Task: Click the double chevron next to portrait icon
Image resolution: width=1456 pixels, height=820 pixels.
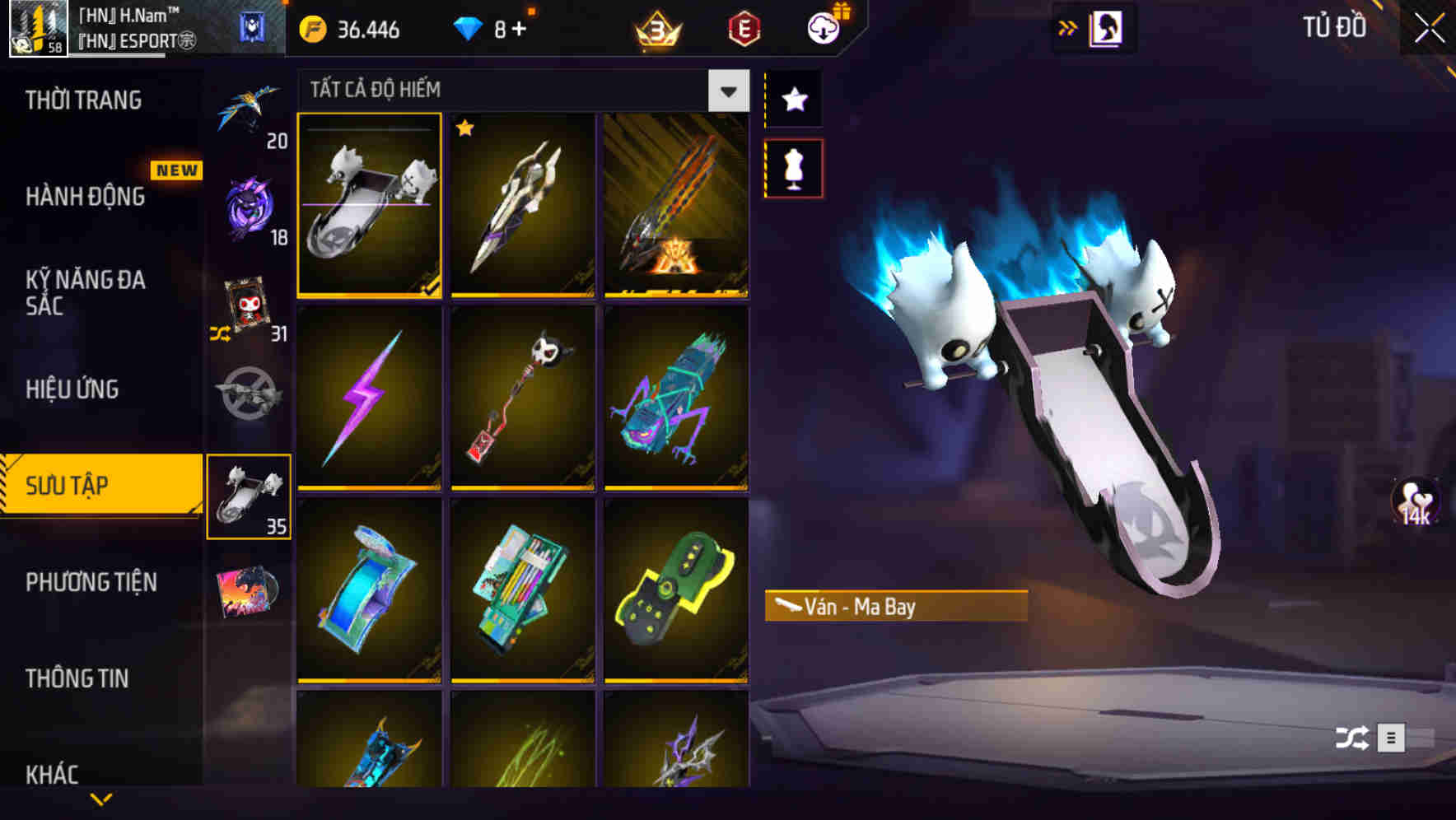Action: point(1067,27)
